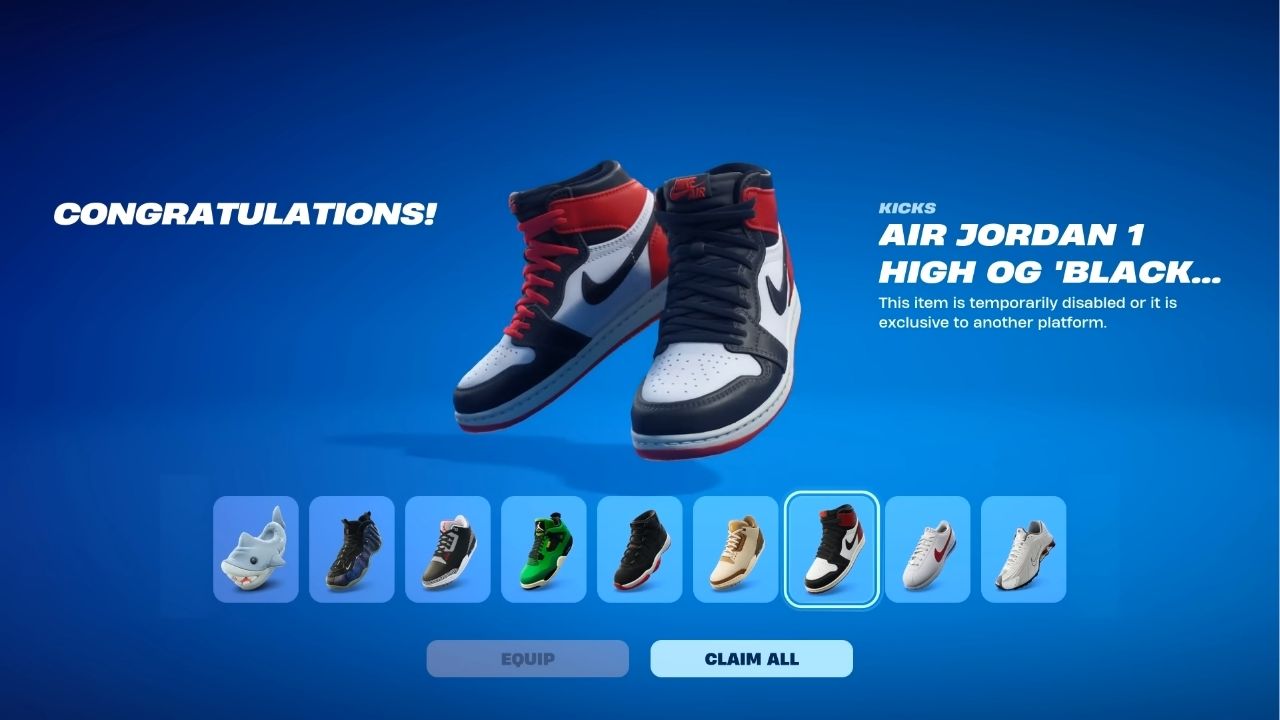Select the black mid-top sneaker kick

(x=639, y=550)
